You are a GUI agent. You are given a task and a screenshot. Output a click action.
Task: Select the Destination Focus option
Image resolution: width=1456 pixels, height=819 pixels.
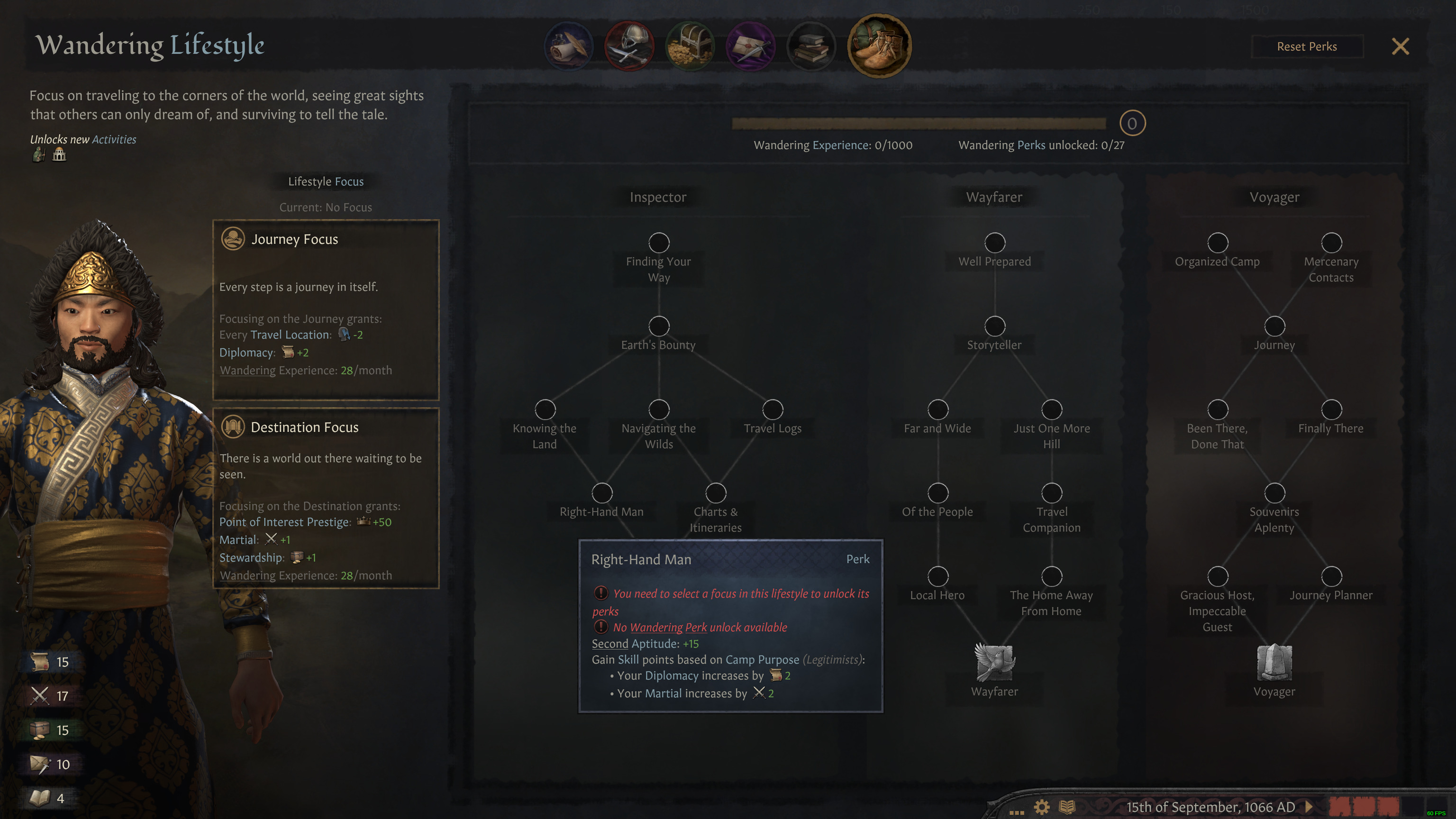pos(326,497)
